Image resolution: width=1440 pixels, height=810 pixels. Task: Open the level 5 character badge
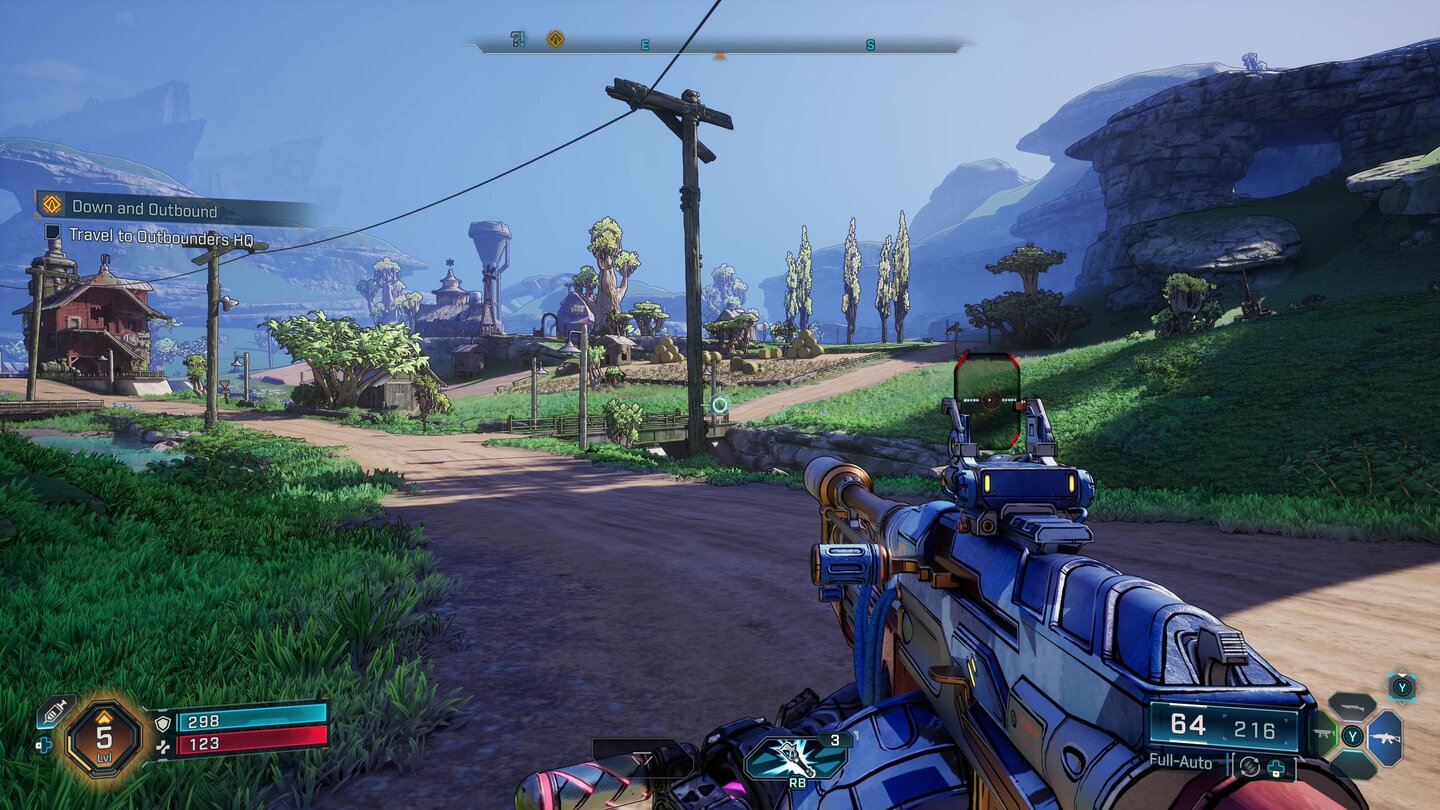point(103,738)
